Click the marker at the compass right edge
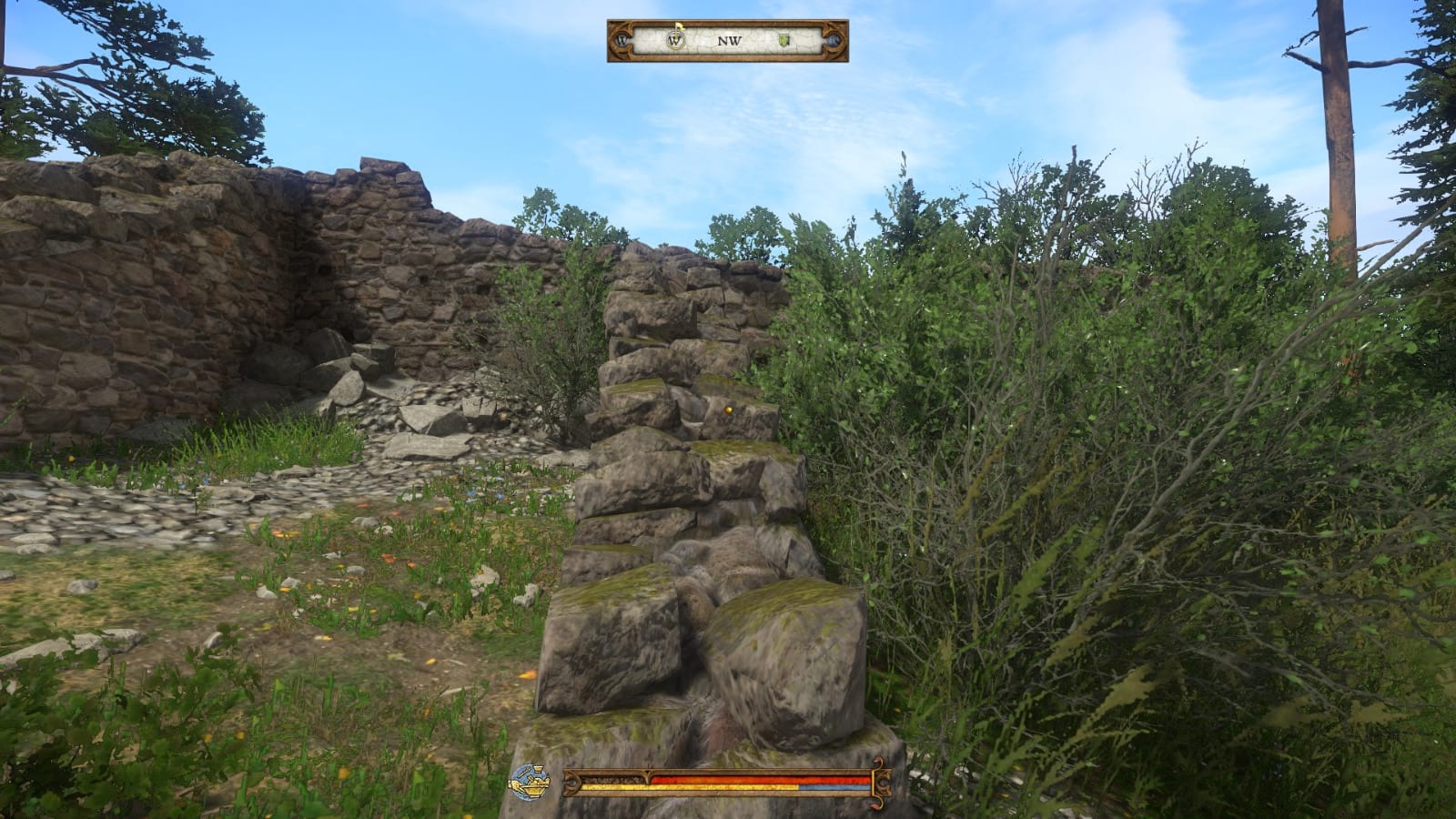The width and height of the screenshot is (1456, 819). [834, 39]
